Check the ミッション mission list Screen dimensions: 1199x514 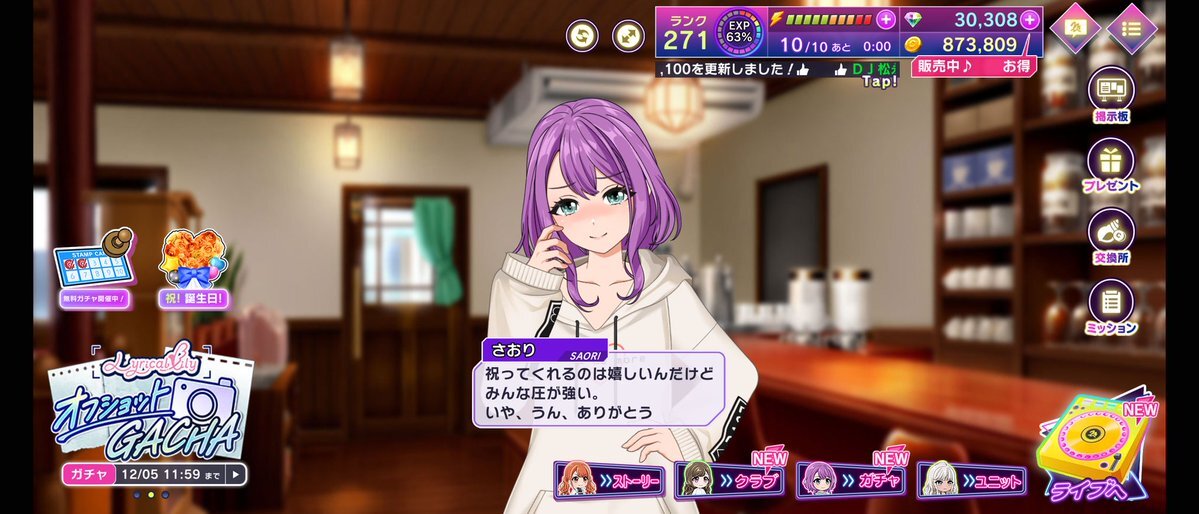click(x=1111, y=306)
